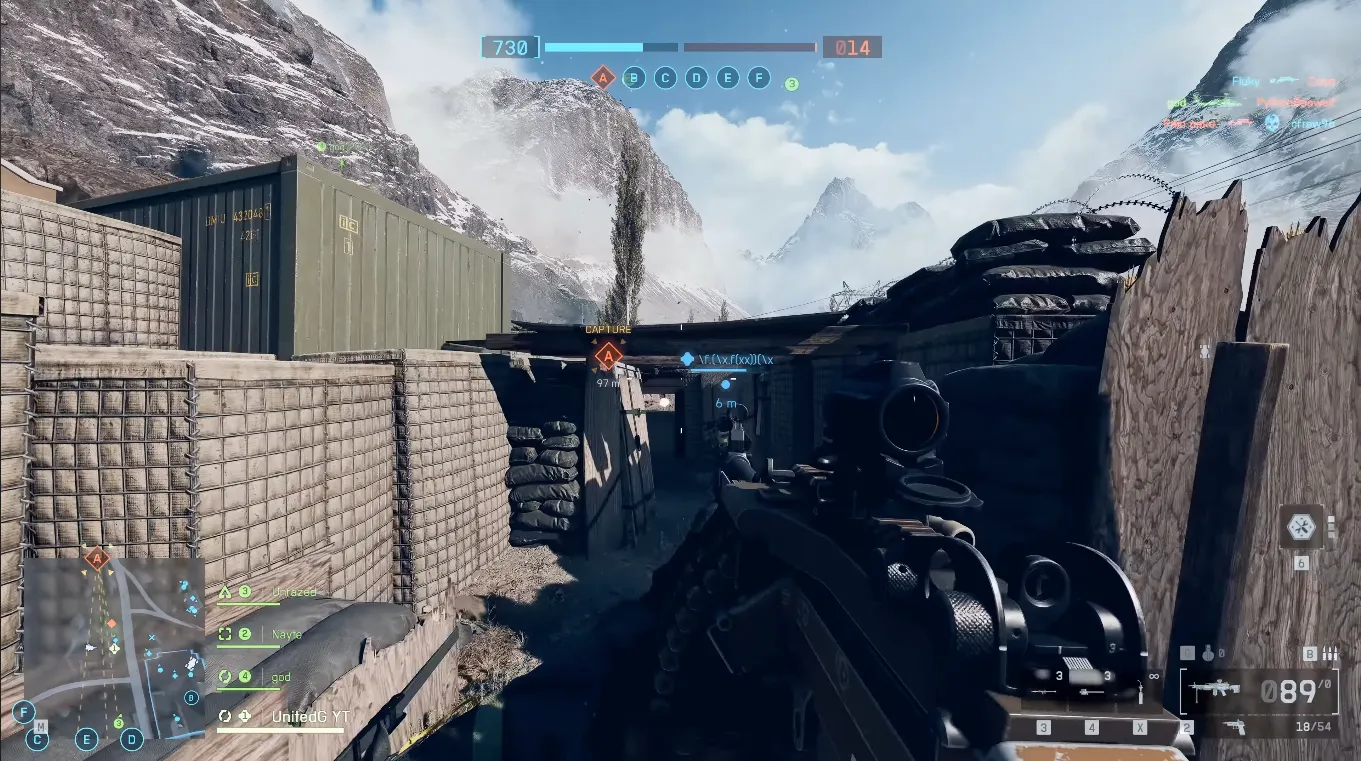Switch to the pistol sidearm slot
This screenshot has height=761, width=1361.
tap(1234, 728)
